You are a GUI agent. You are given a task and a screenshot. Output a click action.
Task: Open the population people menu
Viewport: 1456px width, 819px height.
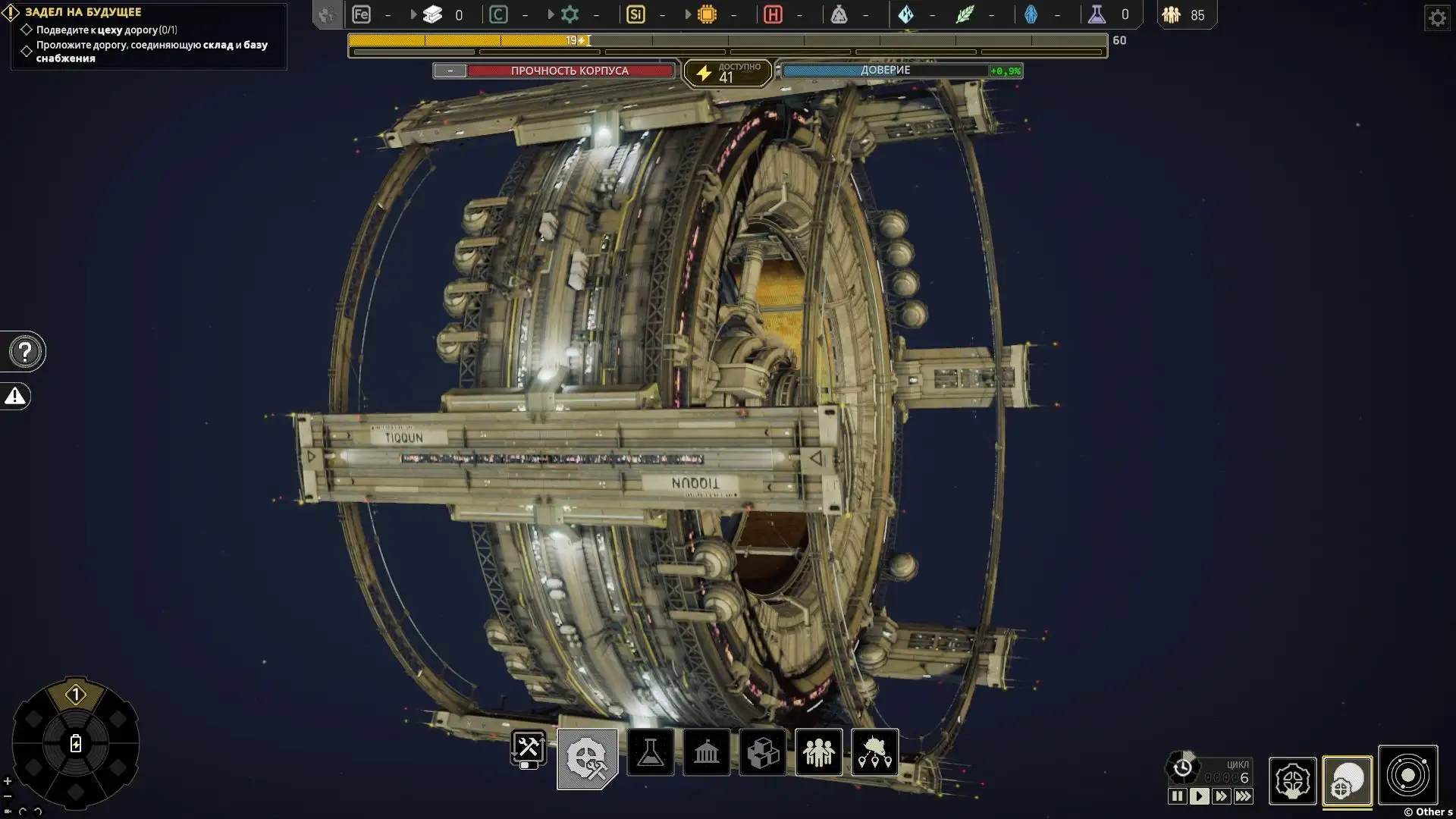(x=819, y=752)
